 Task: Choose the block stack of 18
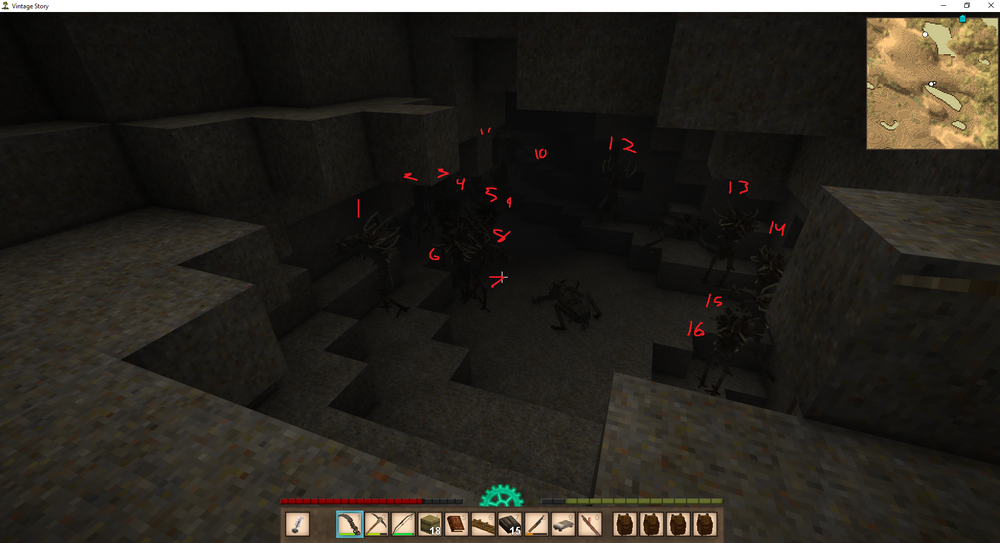[430, 524]
